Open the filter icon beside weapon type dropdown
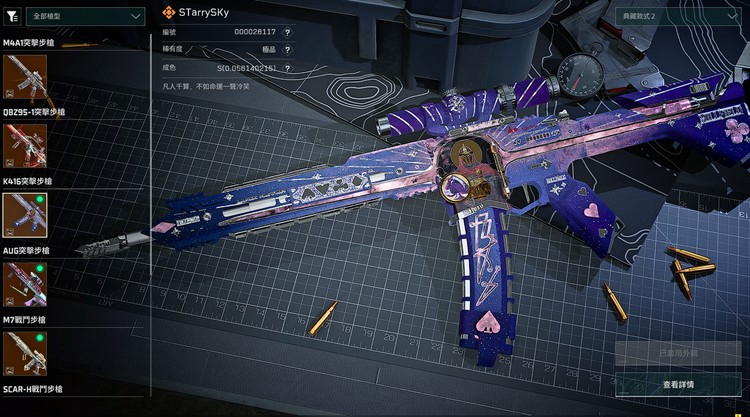The image size is (750, 417). (x=13, y=16)
